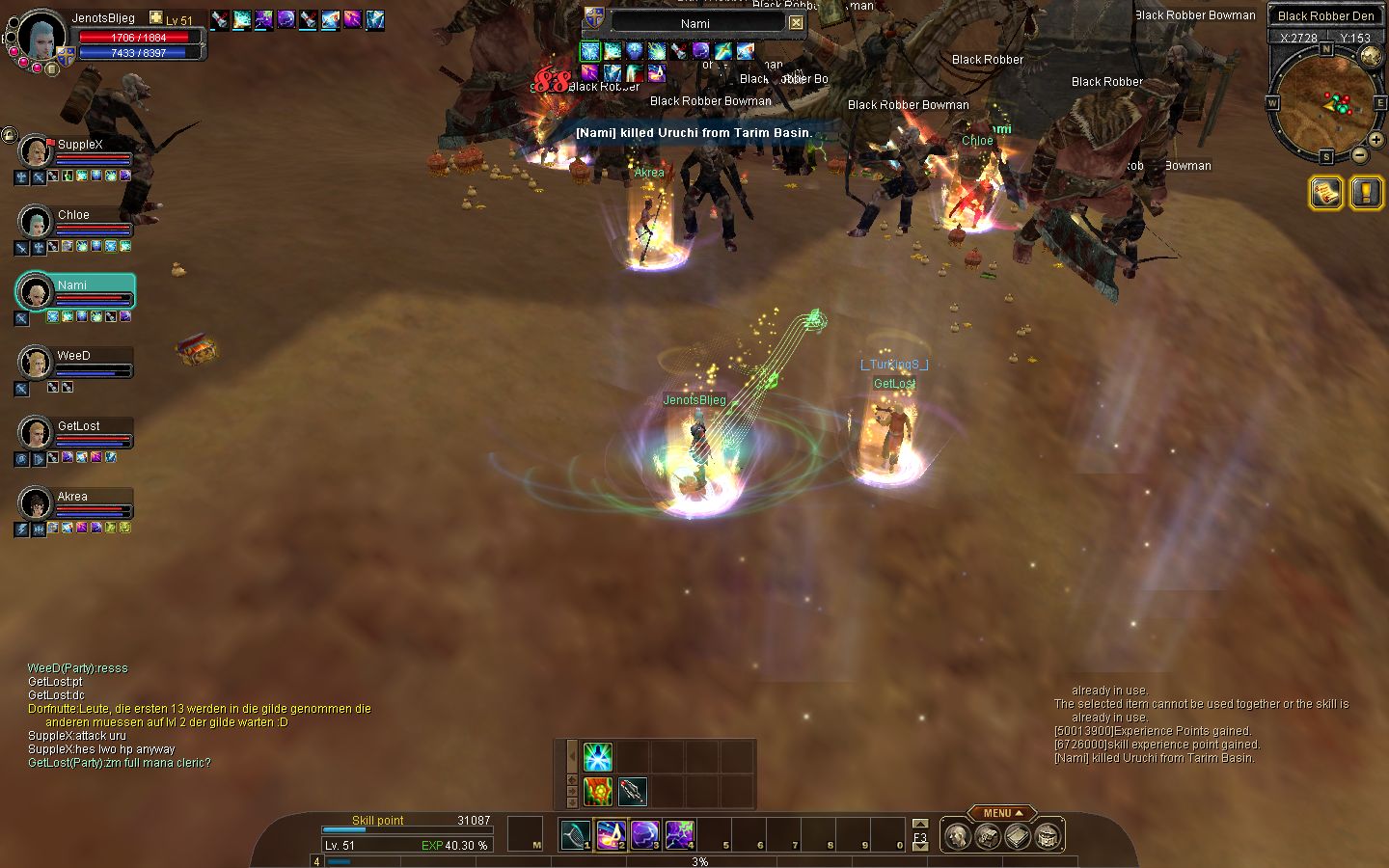The width and height of the screenshot is (1389, 868).
Task: Pick Akrea from the party list
Action: (x=72, y=498)
